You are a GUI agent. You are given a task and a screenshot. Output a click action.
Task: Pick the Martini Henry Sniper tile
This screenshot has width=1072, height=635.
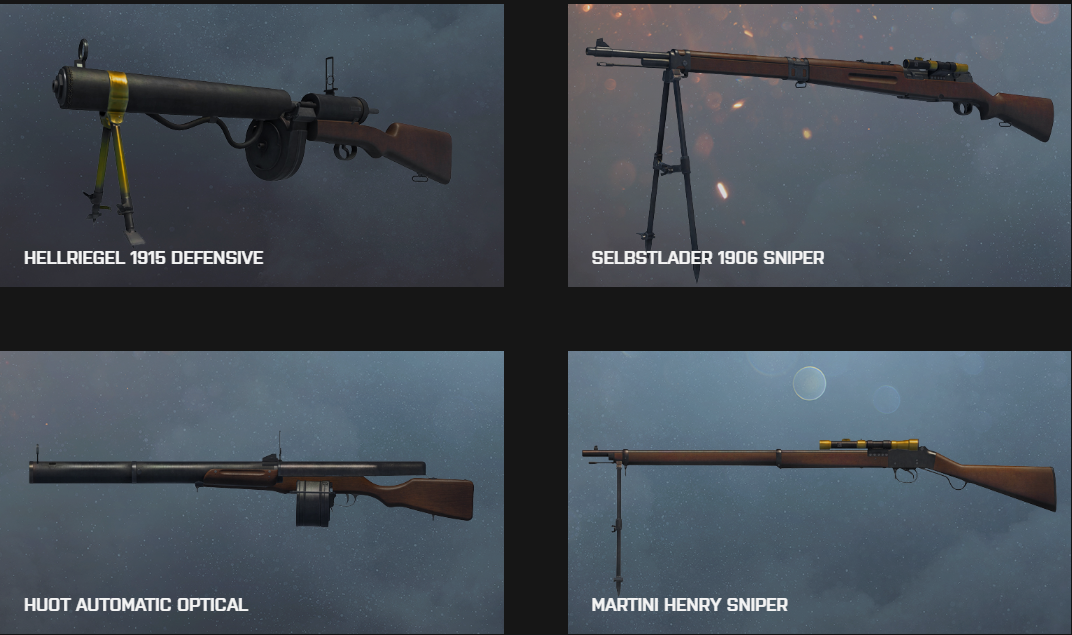[x=819, y=492]
